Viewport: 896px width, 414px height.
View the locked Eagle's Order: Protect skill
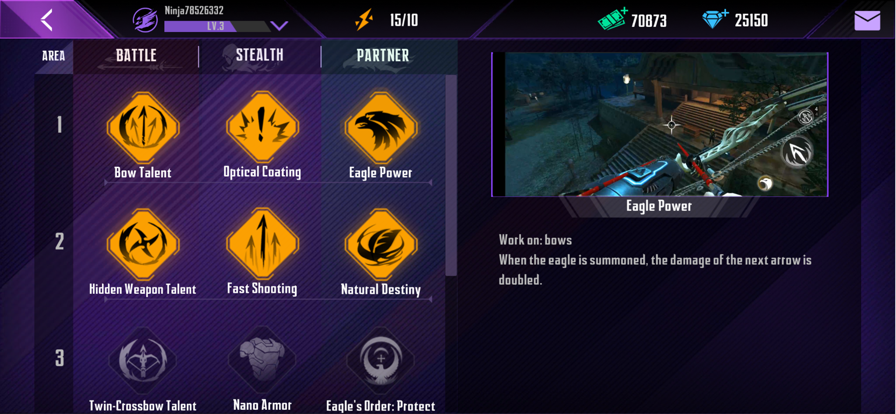(381, 361)
